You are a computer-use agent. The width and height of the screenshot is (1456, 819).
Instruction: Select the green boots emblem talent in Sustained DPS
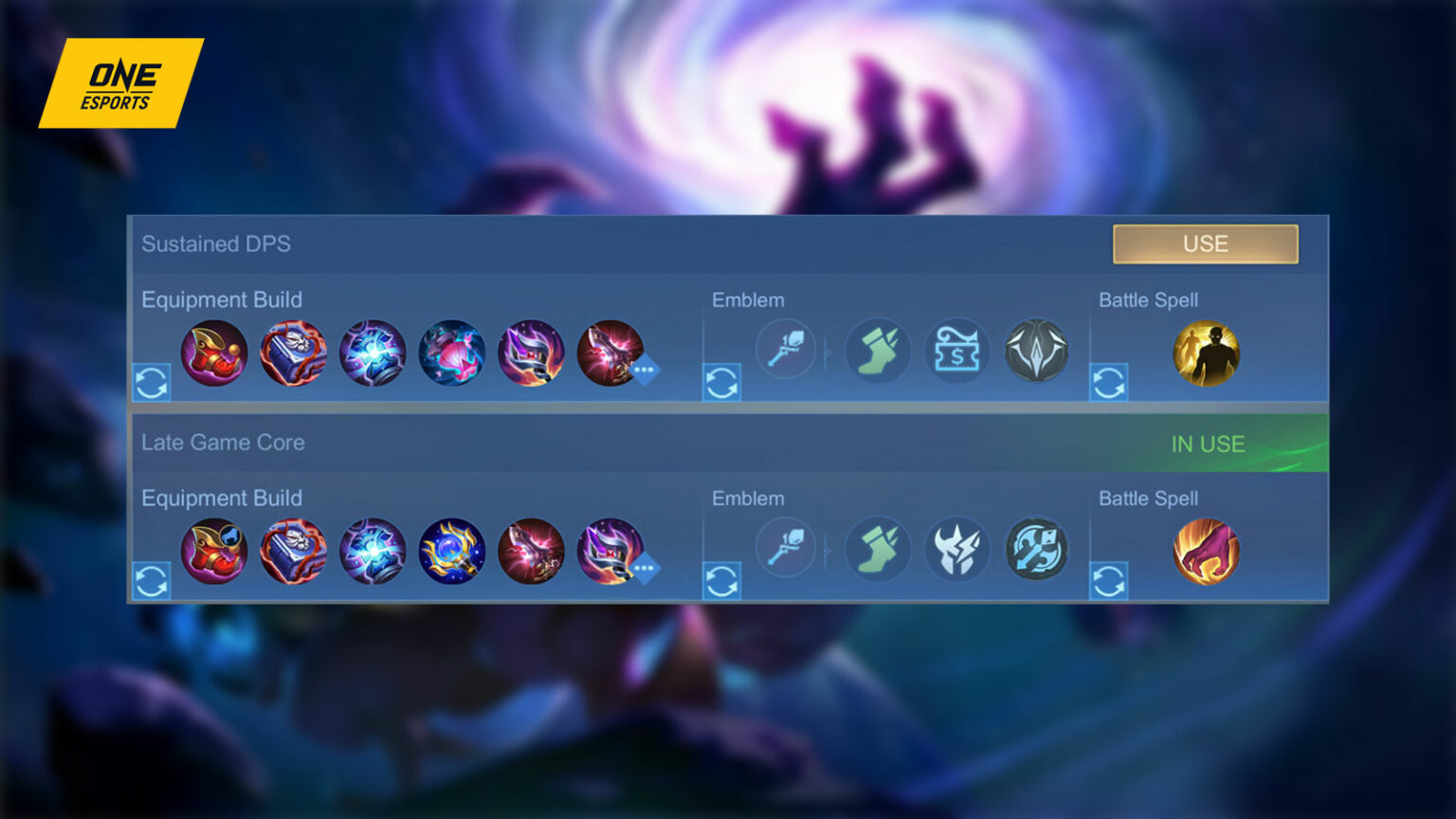(x=877, y=350)
